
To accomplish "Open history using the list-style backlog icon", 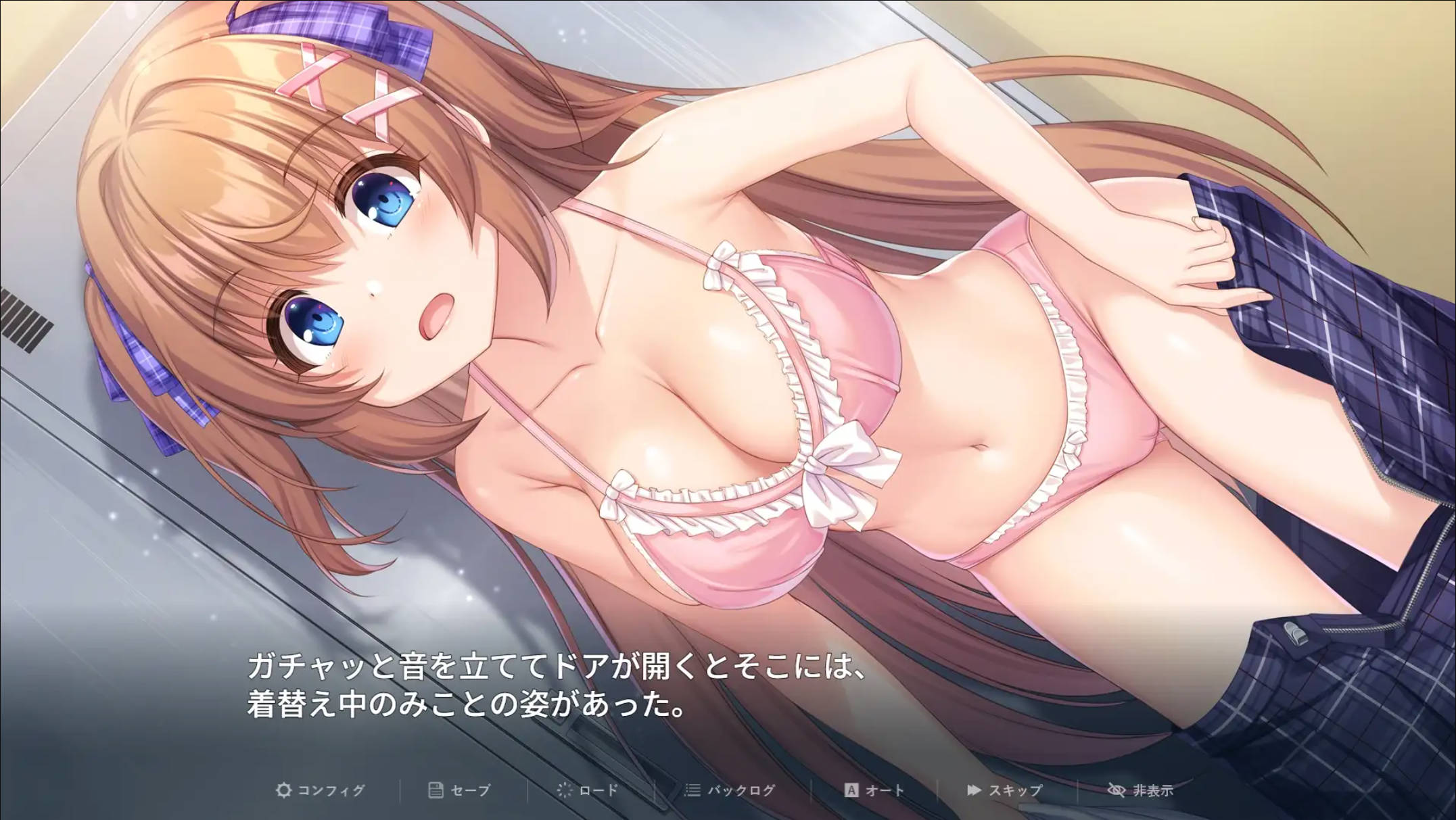I will [x=691, y=789].
